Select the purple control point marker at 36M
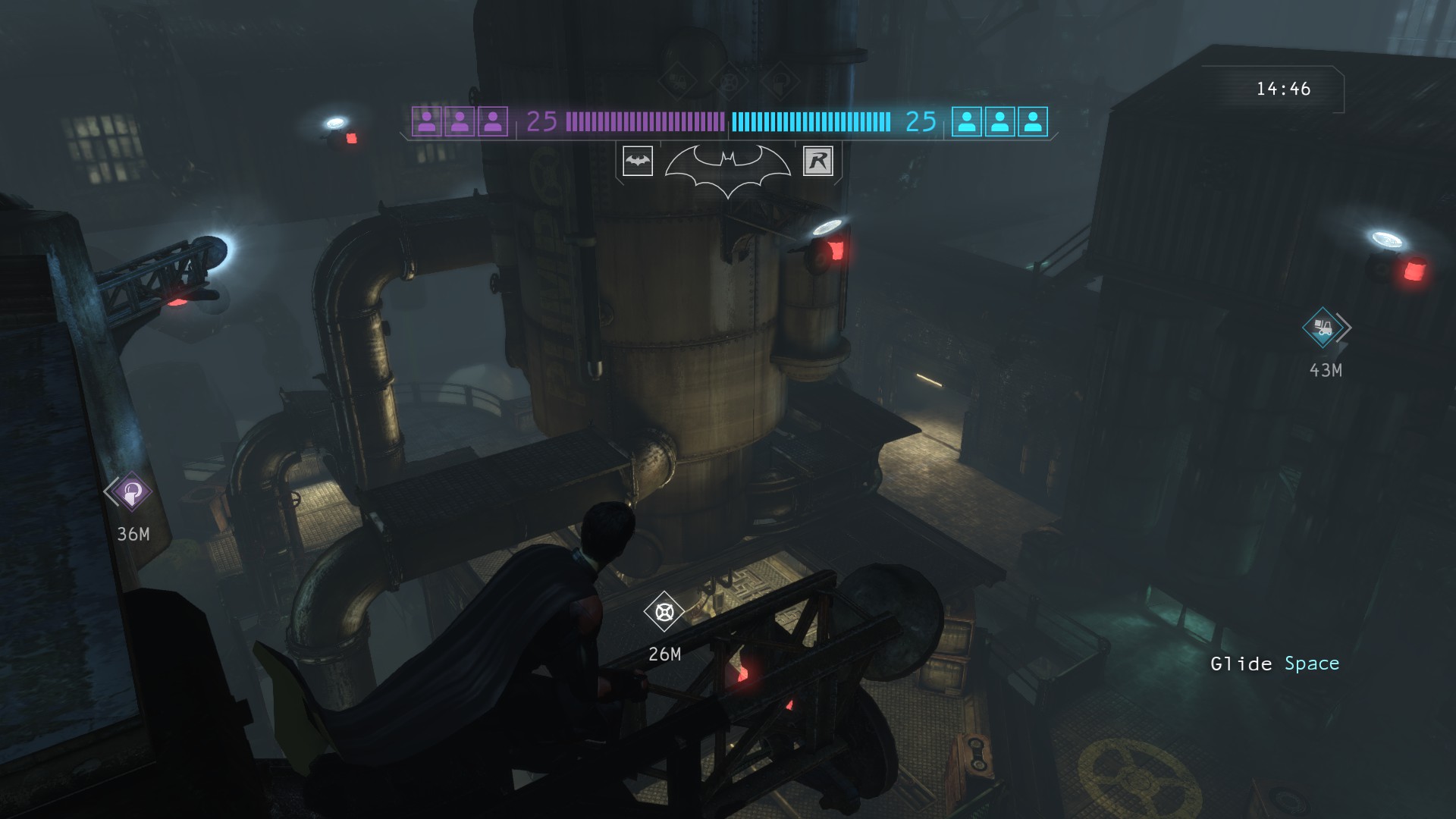The image size is (1456, 819). [x=131, y=492]
